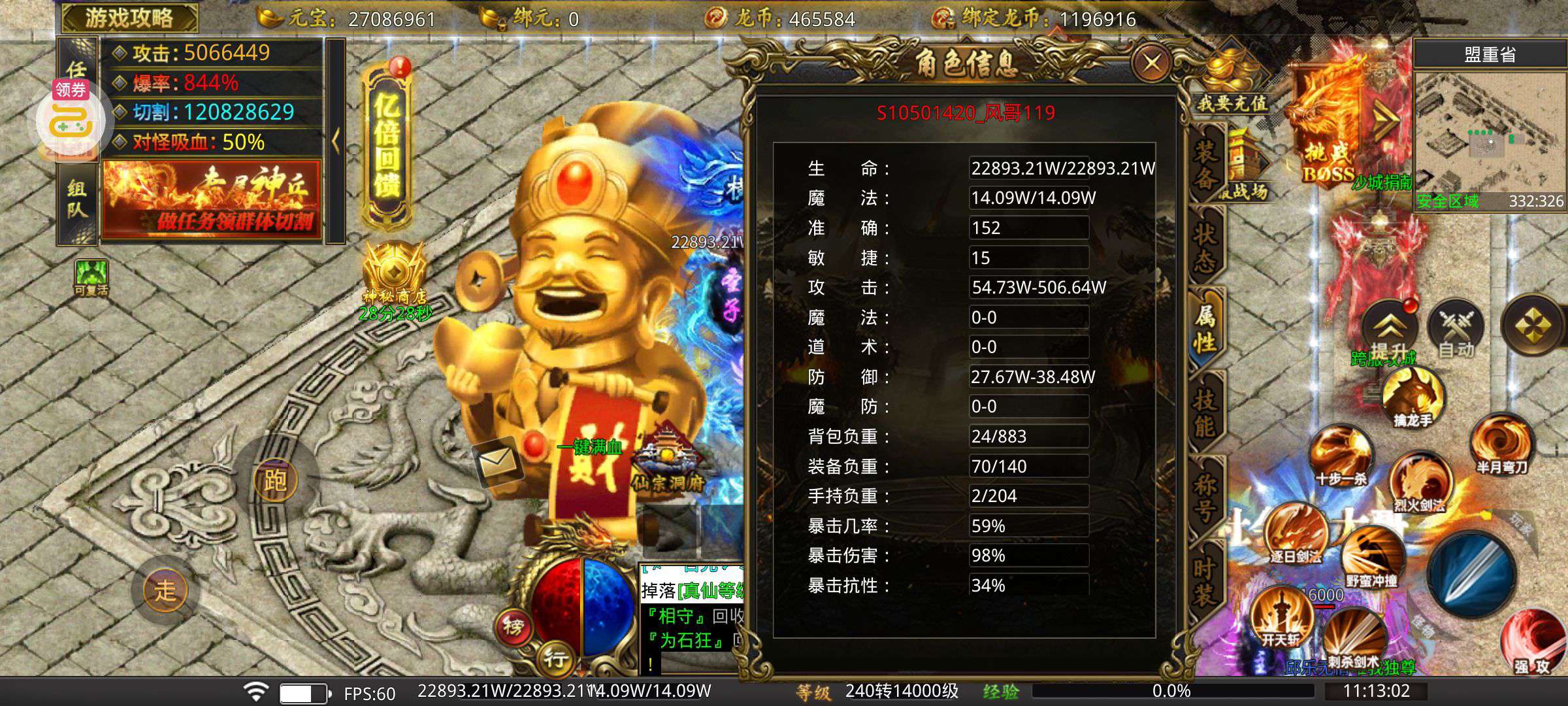The image size is (1568, 706).
Task: Open the 神秘商店 mystery shop
Action: (x=395, y=275)
